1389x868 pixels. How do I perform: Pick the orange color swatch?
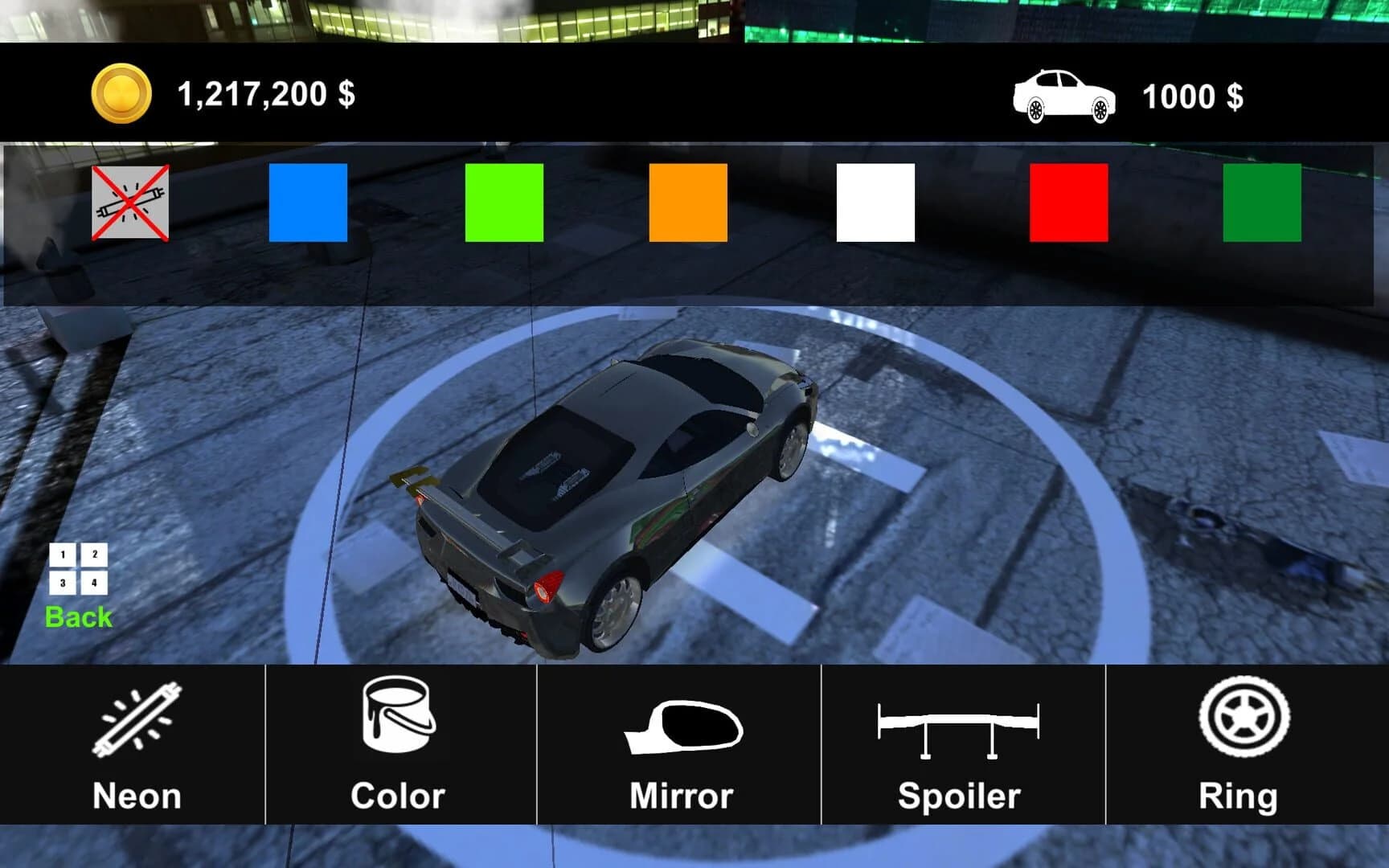pyautogui.click(x=687, y=202)
